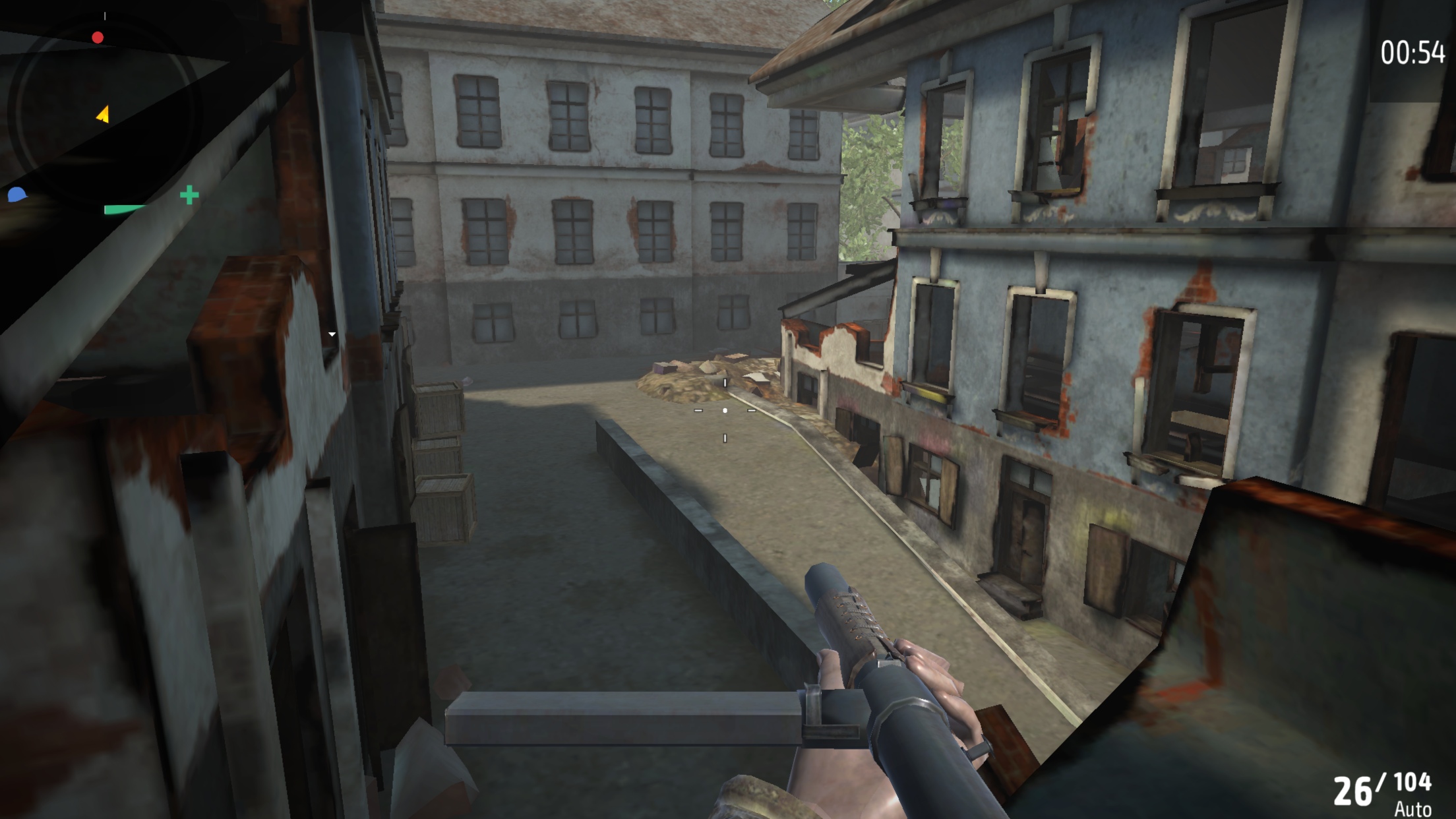Screen dimensions: 1456x819
Task: Click the green plus objective marker near minimap
Action: tap(188, 195)
